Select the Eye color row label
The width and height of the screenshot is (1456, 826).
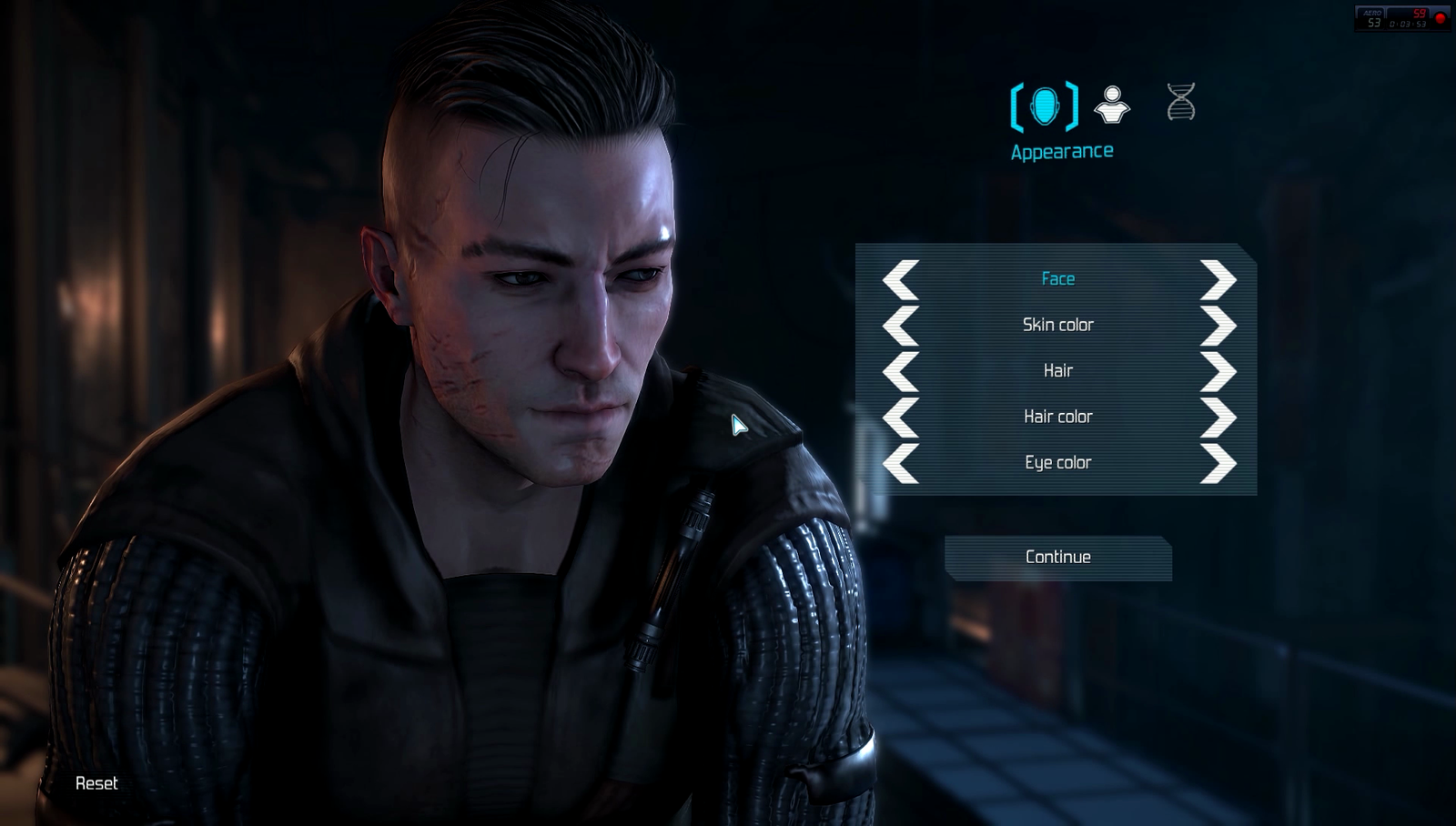[x=1057, y=463]
